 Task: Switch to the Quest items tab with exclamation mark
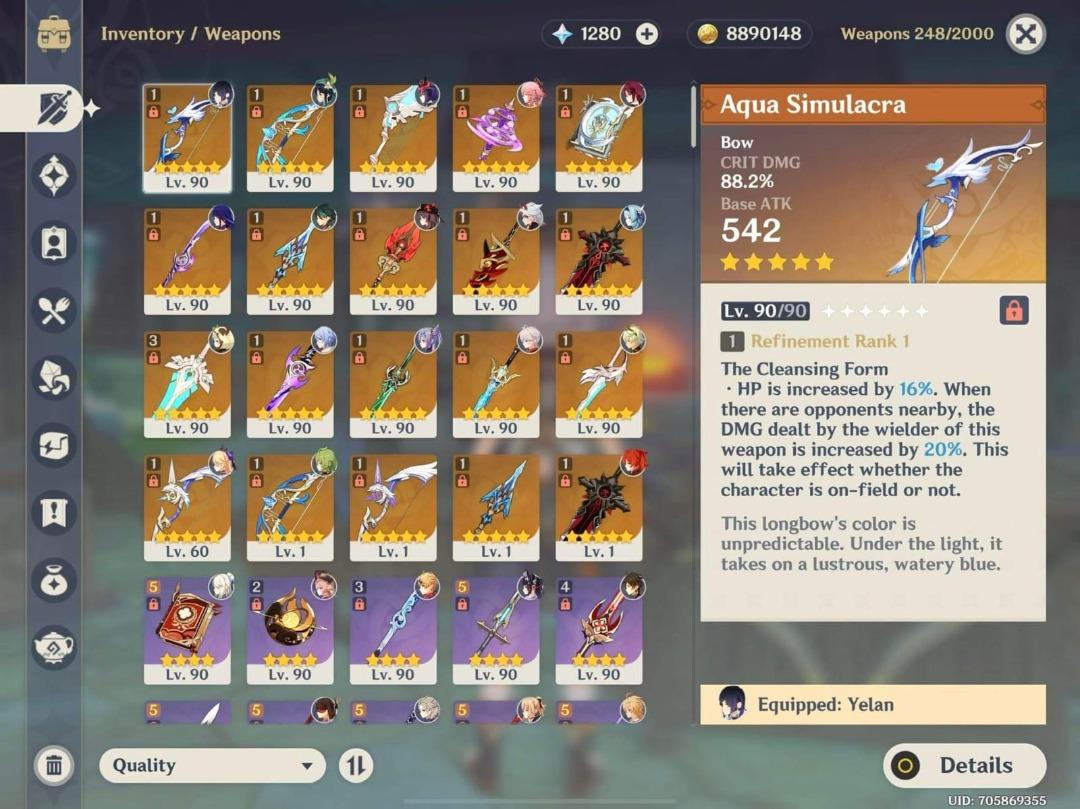[x=54, y=512]
